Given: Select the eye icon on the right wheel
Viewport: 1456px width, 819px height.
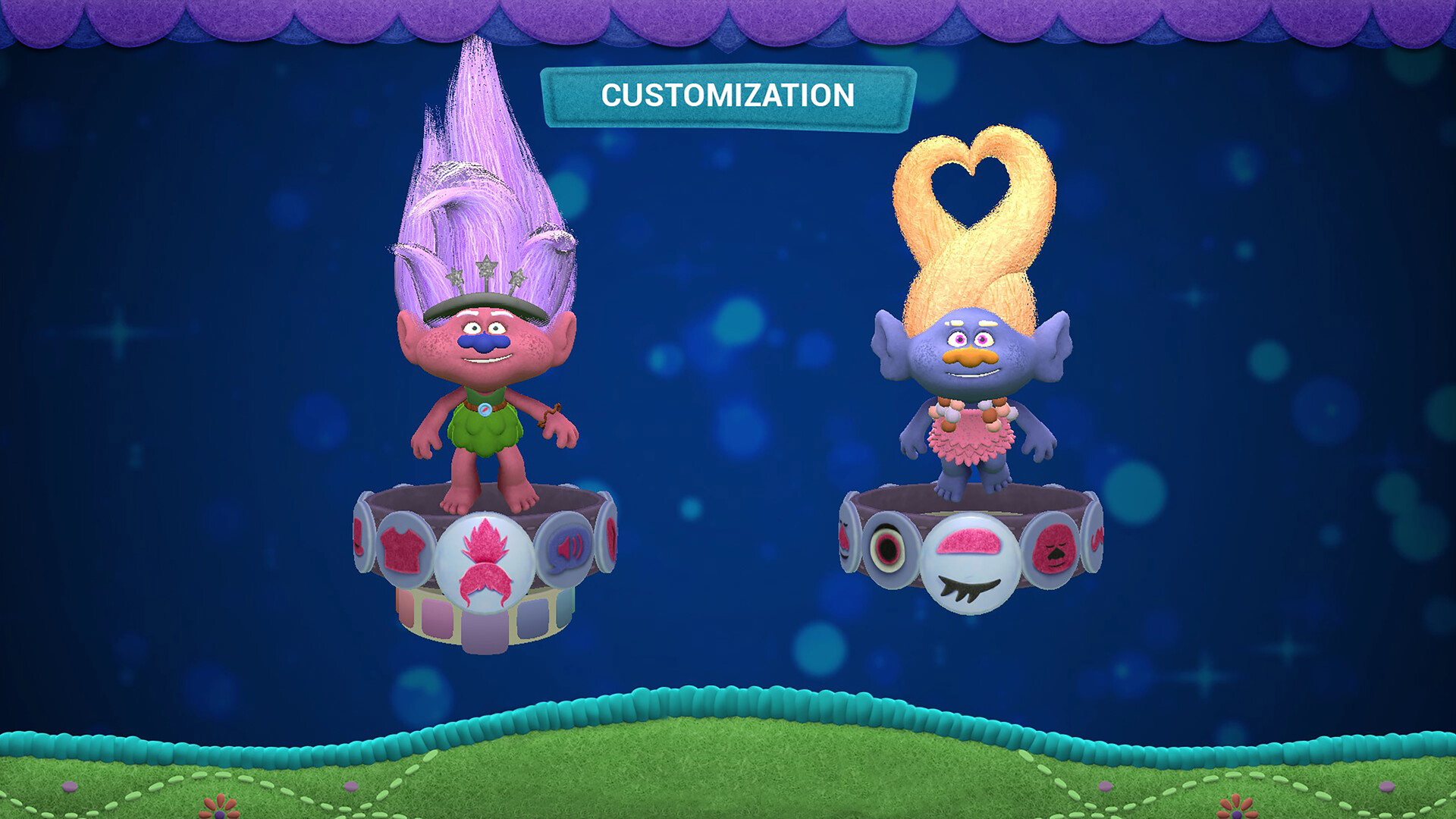Looking at the screenshot, I should tap(888, 548).
